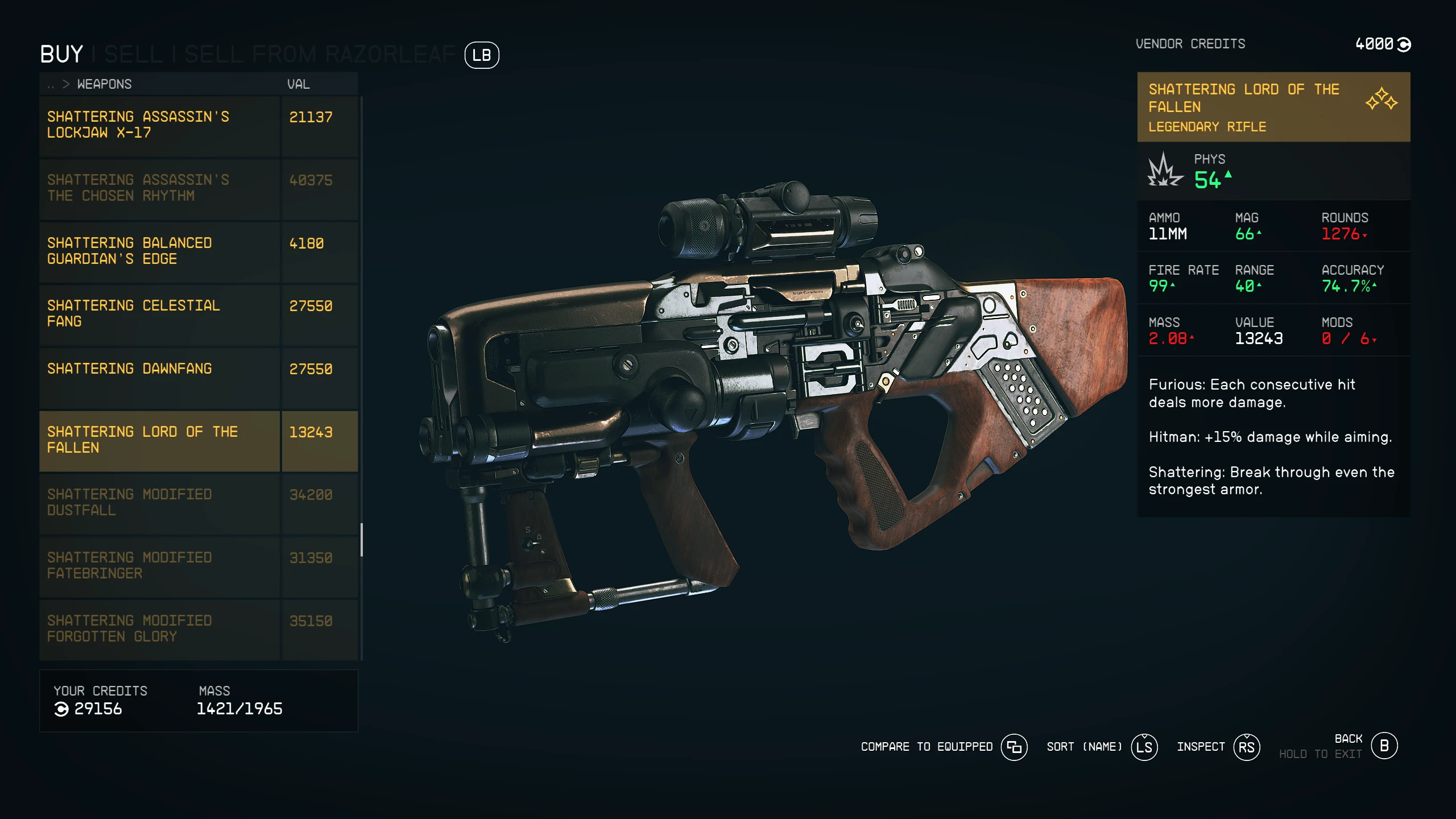Viewport: 1456px width, 819px height.
Task: Choose Shattering Assassin's The Chosen Rhythm
Action: point(159,188)
